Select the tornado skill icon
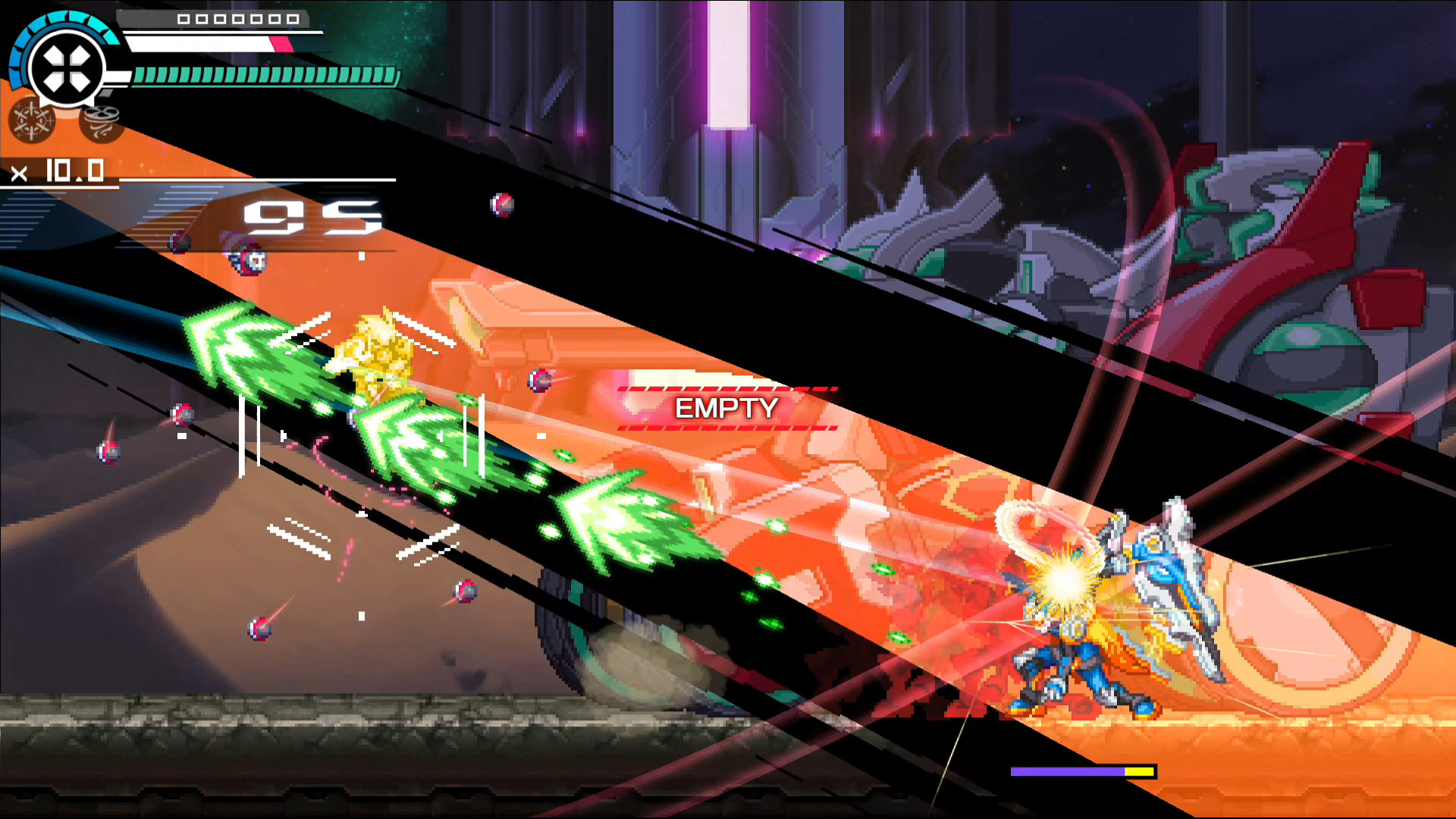Viewport: 1456px width, 819px height. pyautogui.click(x=102, y=118)
